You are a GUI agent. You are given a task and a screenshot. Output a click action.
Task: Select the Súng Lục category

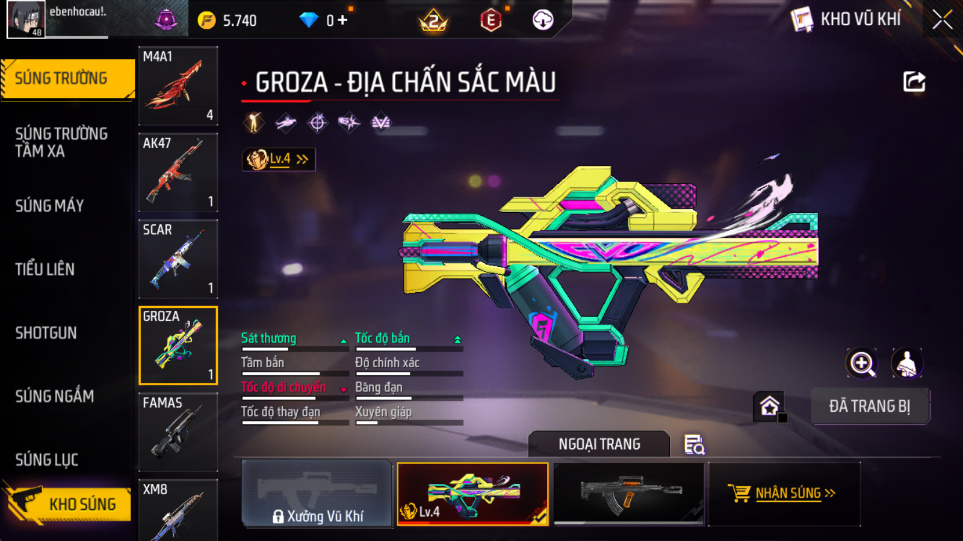click(x=47, y=460)
